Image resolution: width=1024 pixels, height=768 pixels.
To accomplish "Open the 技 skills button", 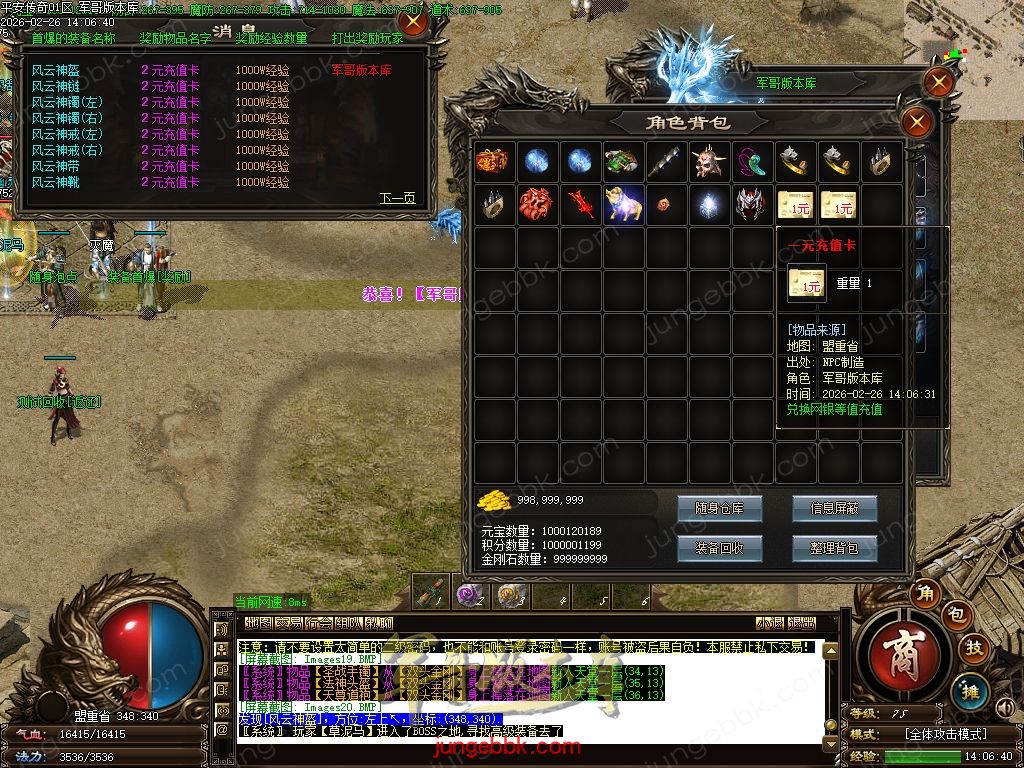I will [974, 648].
